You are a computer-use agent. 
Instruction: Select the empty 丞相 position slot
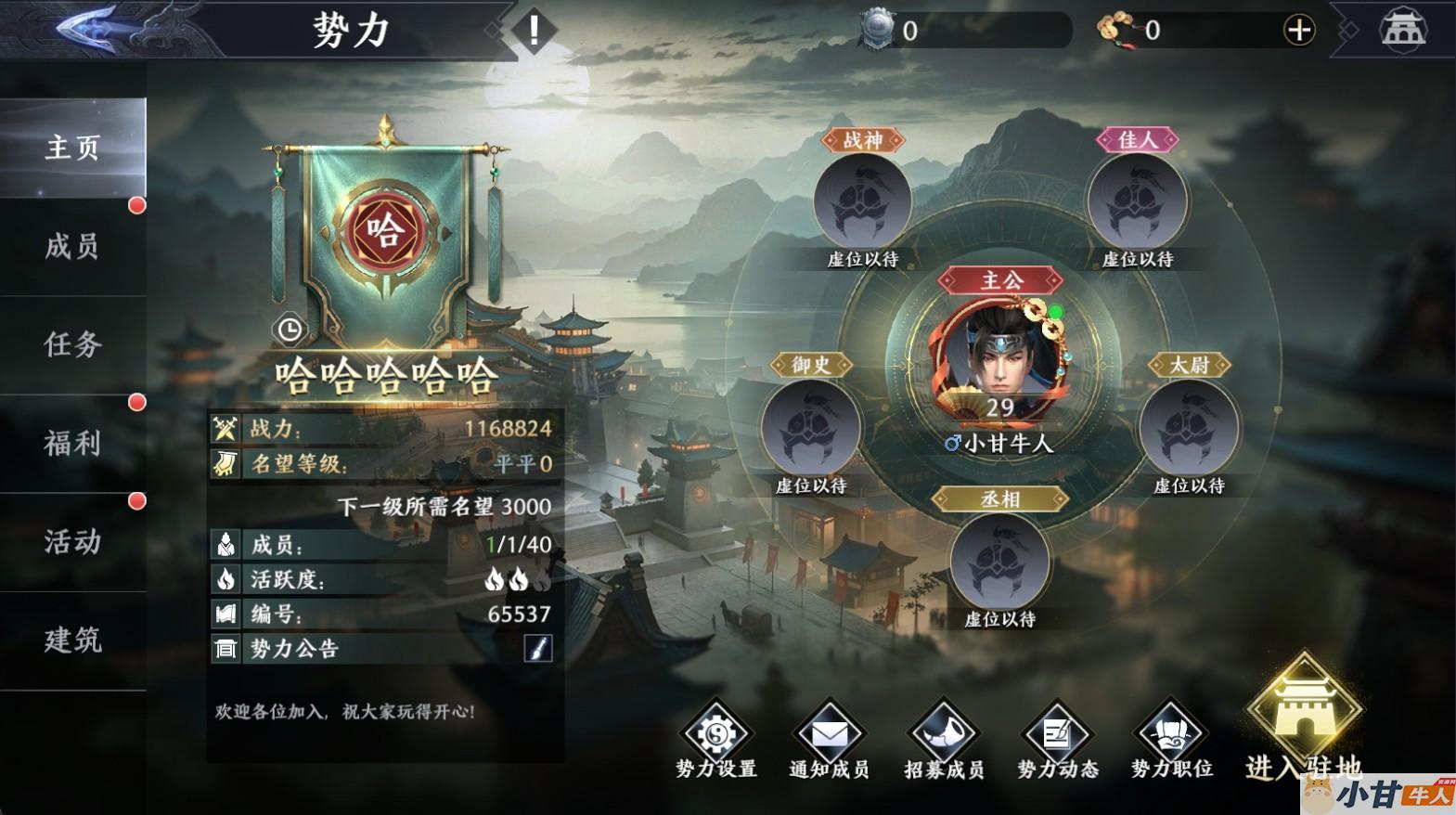coord(999,563)
